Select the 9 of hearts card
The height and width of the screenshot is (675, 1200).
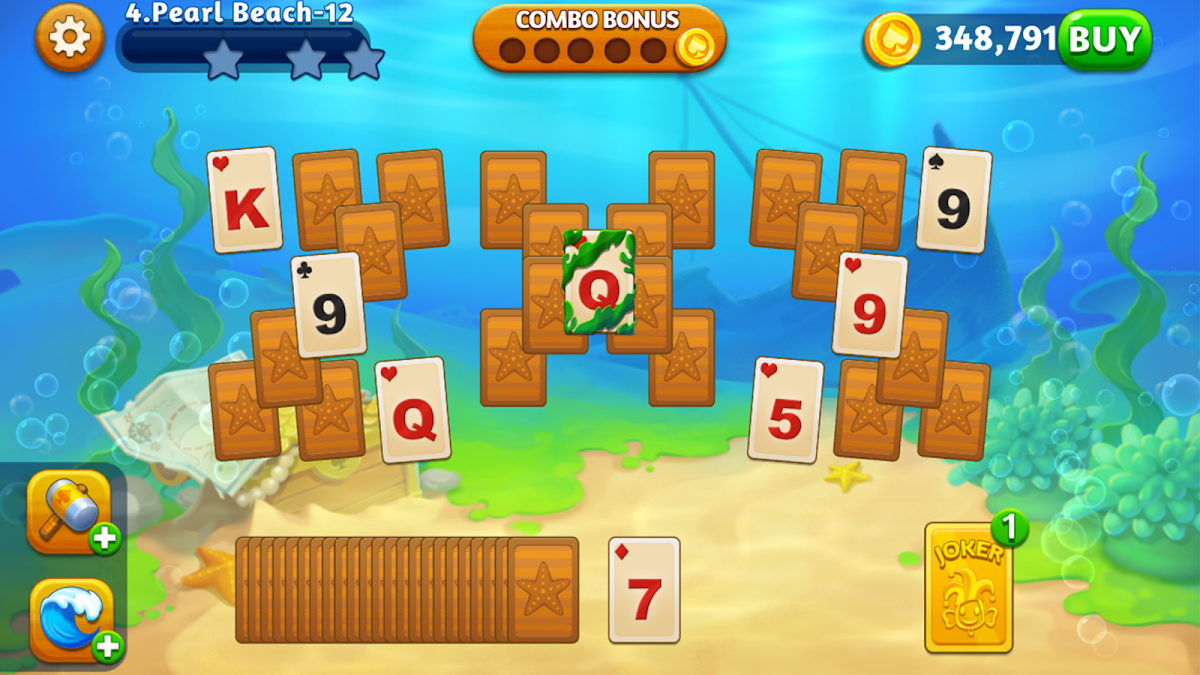tap(870, 305)
